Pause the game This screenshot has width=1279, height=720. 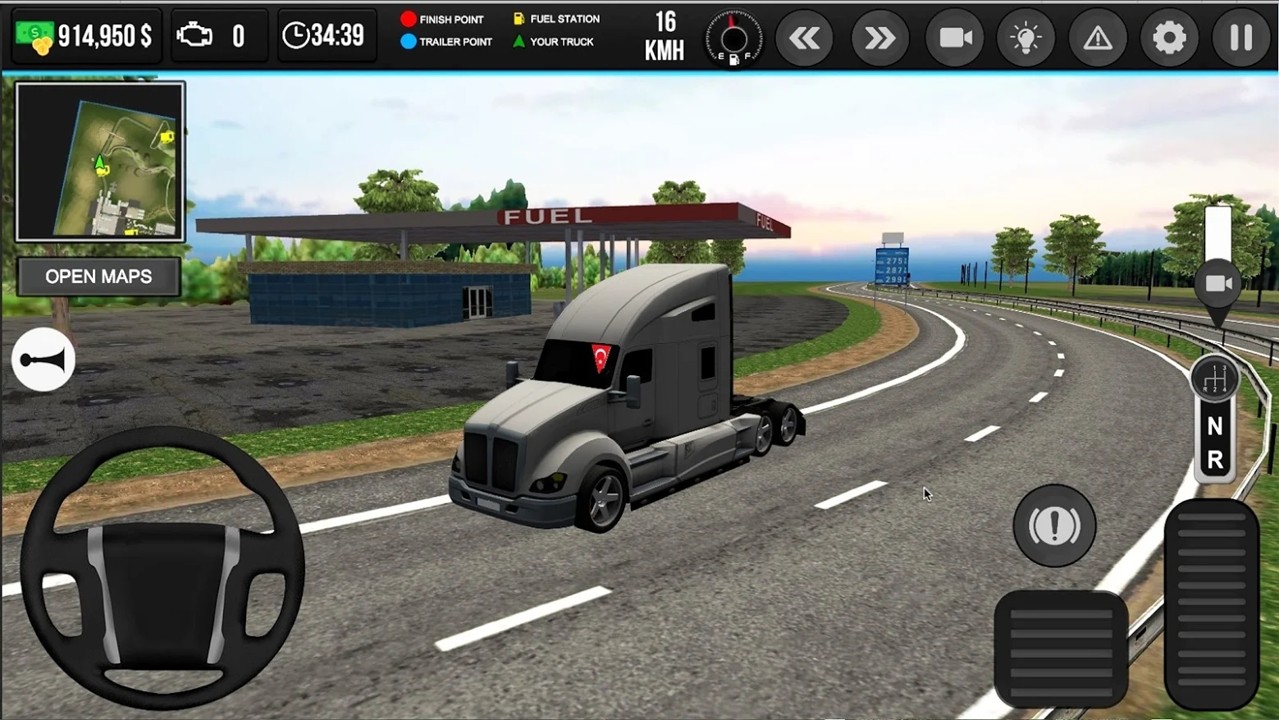coord(1241,38)
